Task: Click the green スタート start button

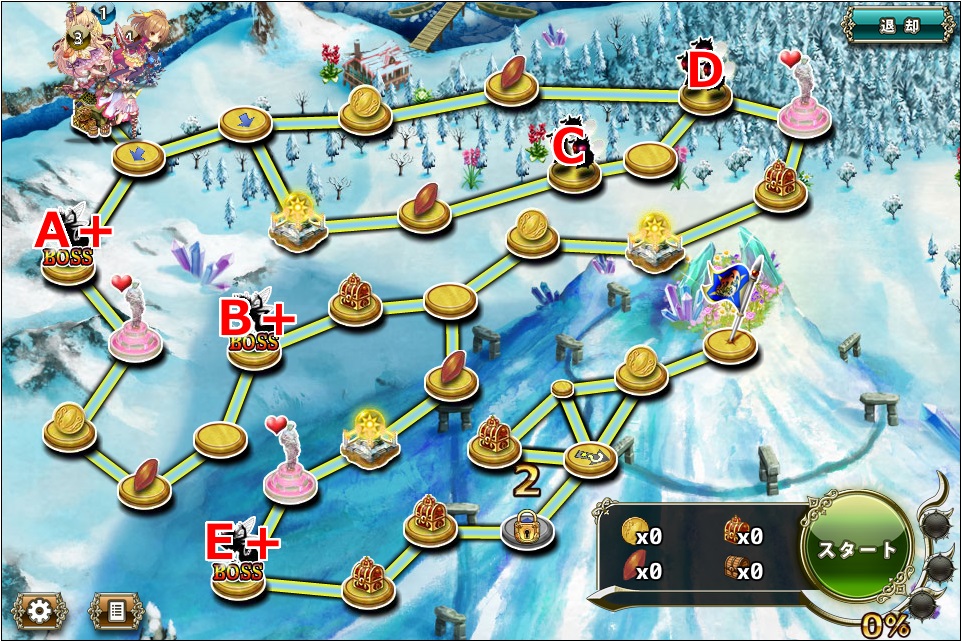Action: click(x=859, y=549)
